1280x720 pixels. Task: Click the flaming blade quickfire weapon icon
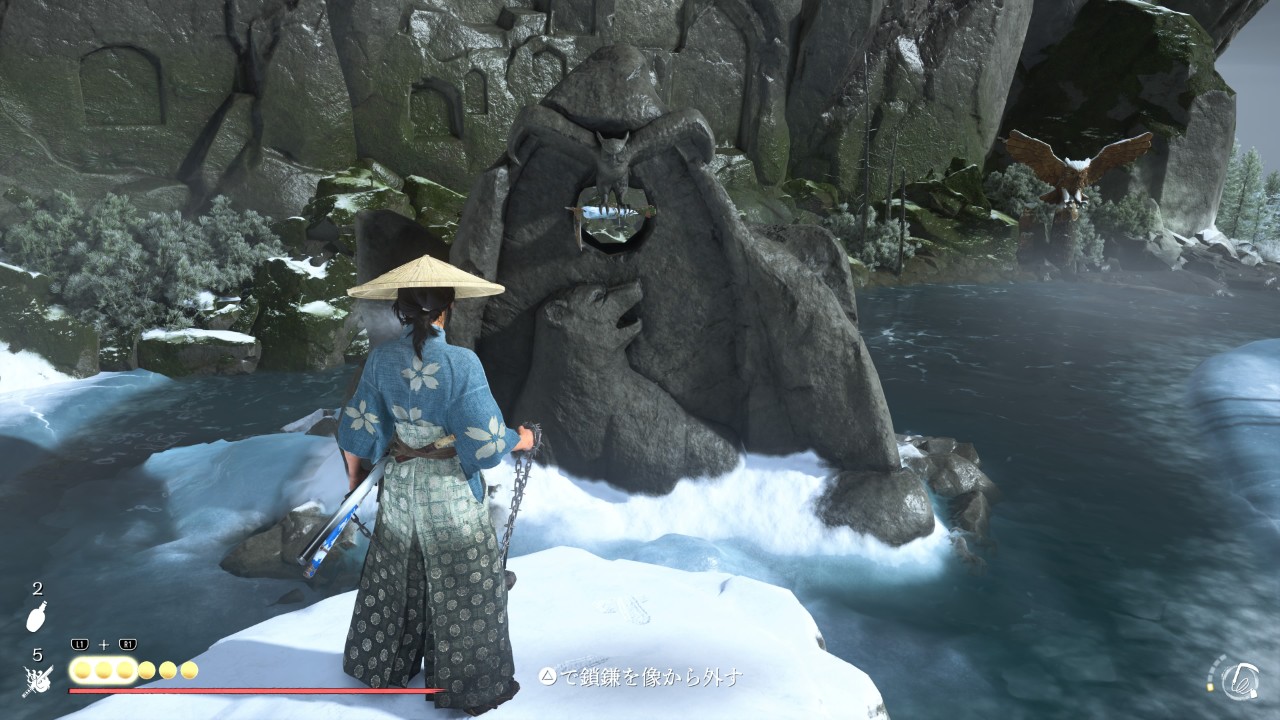click(x=36, y=682)
